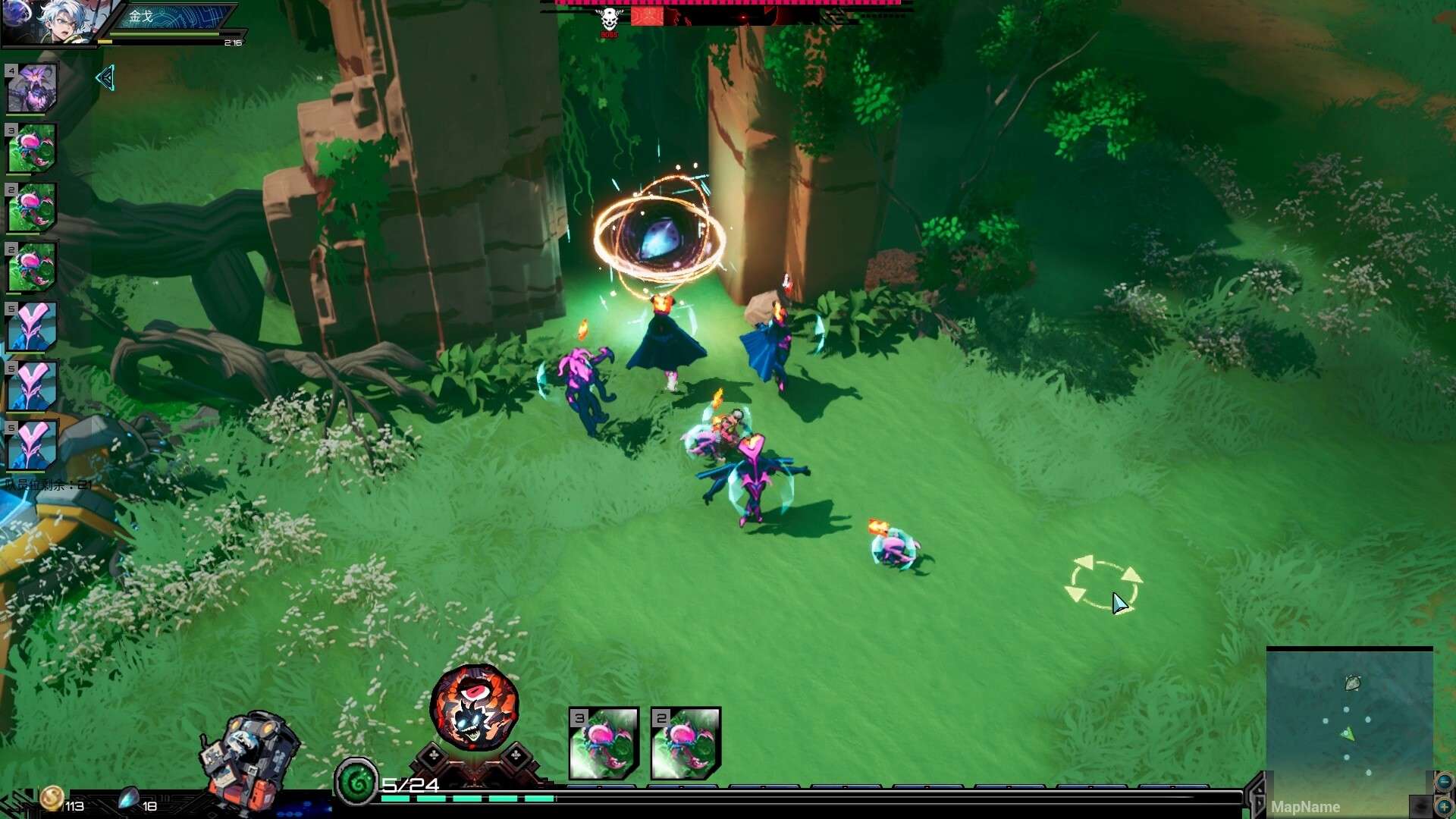
Task: Summon the level-2 pink plant card
Action: pyautogui.click(x=686, y=743)
